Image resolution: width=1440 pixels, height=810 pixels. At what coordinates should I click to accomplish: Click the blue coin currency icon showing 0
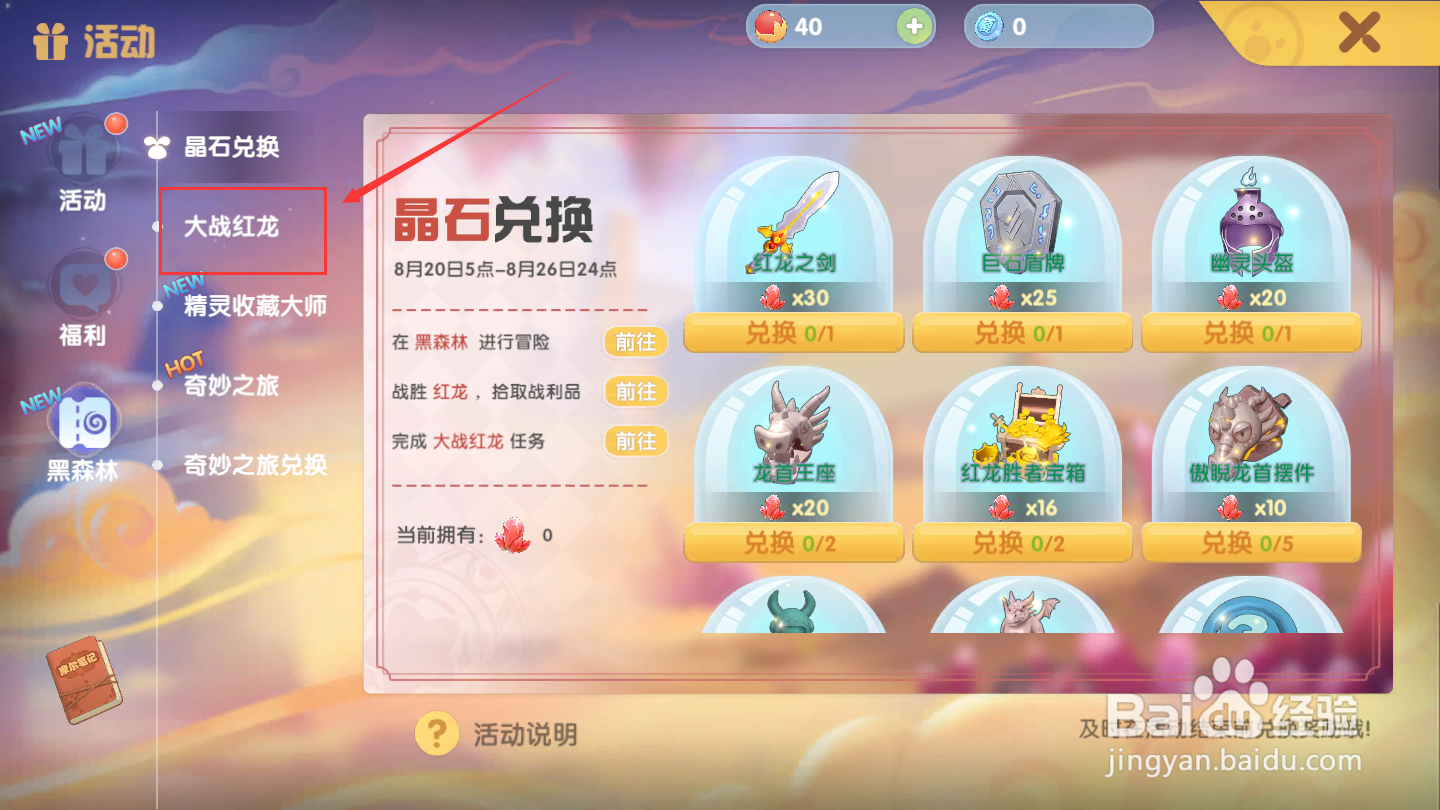click(x=990, y=26)
